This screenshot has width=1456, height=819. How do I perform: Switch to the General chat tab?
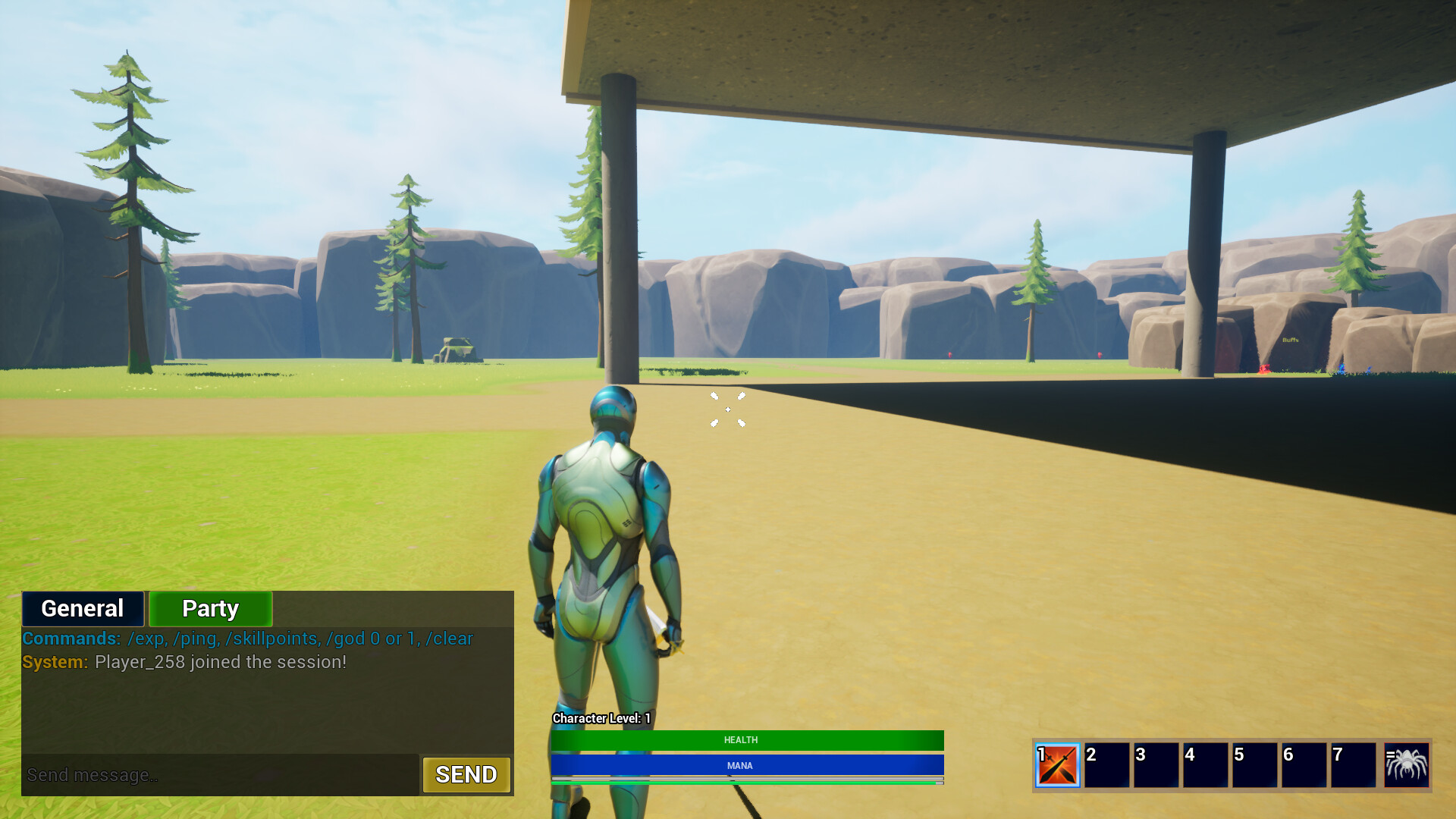pyautogui.click(x=82, y=608)
